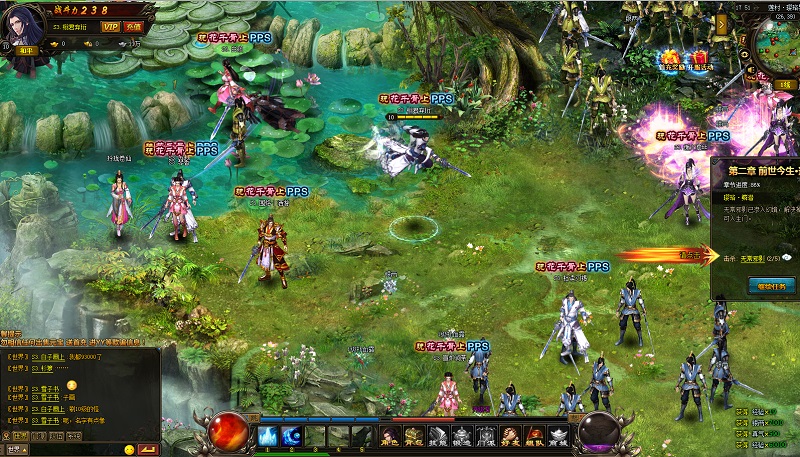Open the 技能 skills menu
Image resolution: width=800 pixels, height=457 pixels.
point(438,436)
